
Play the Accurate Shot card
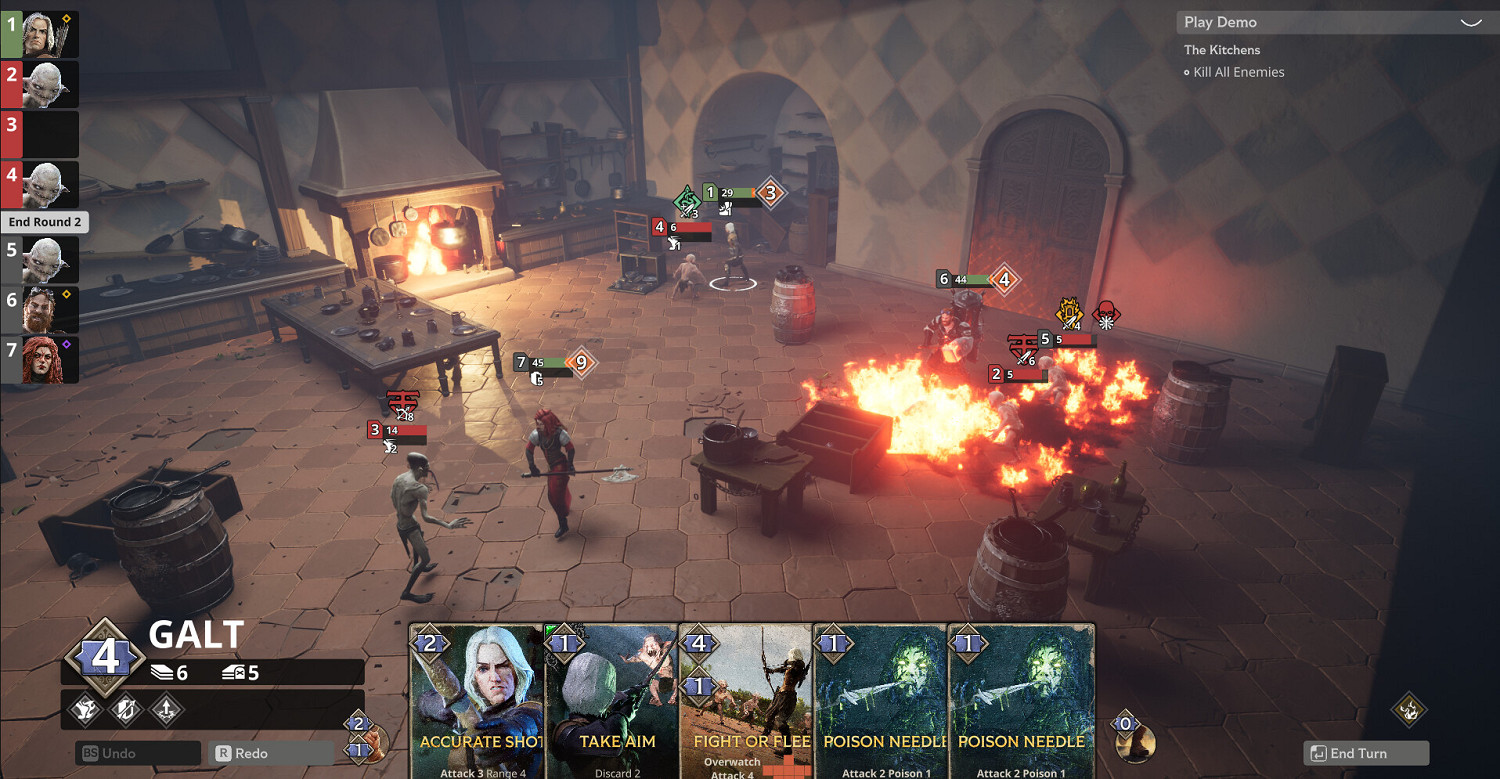tap(477, 700)
